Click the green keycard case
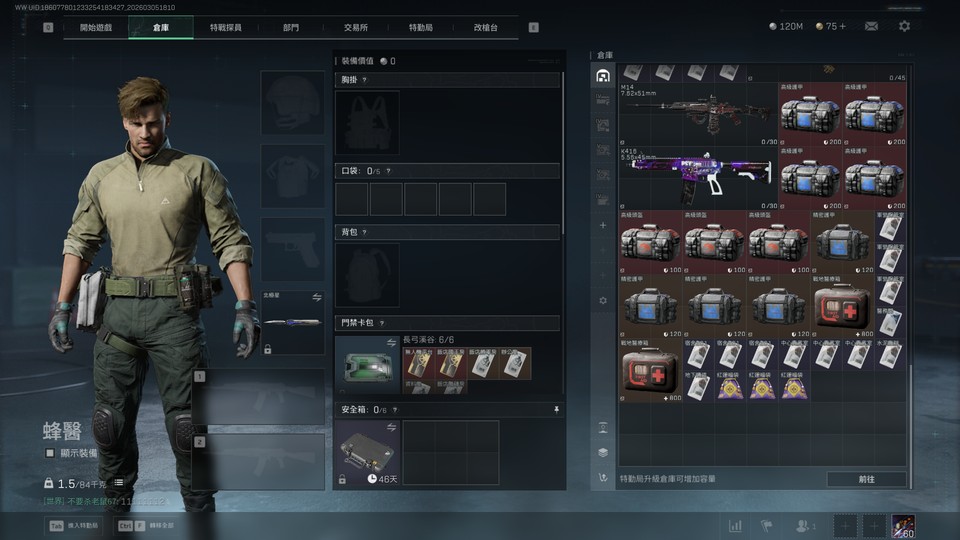This screenshot has width=960, height=540. [x=366, y=364]
